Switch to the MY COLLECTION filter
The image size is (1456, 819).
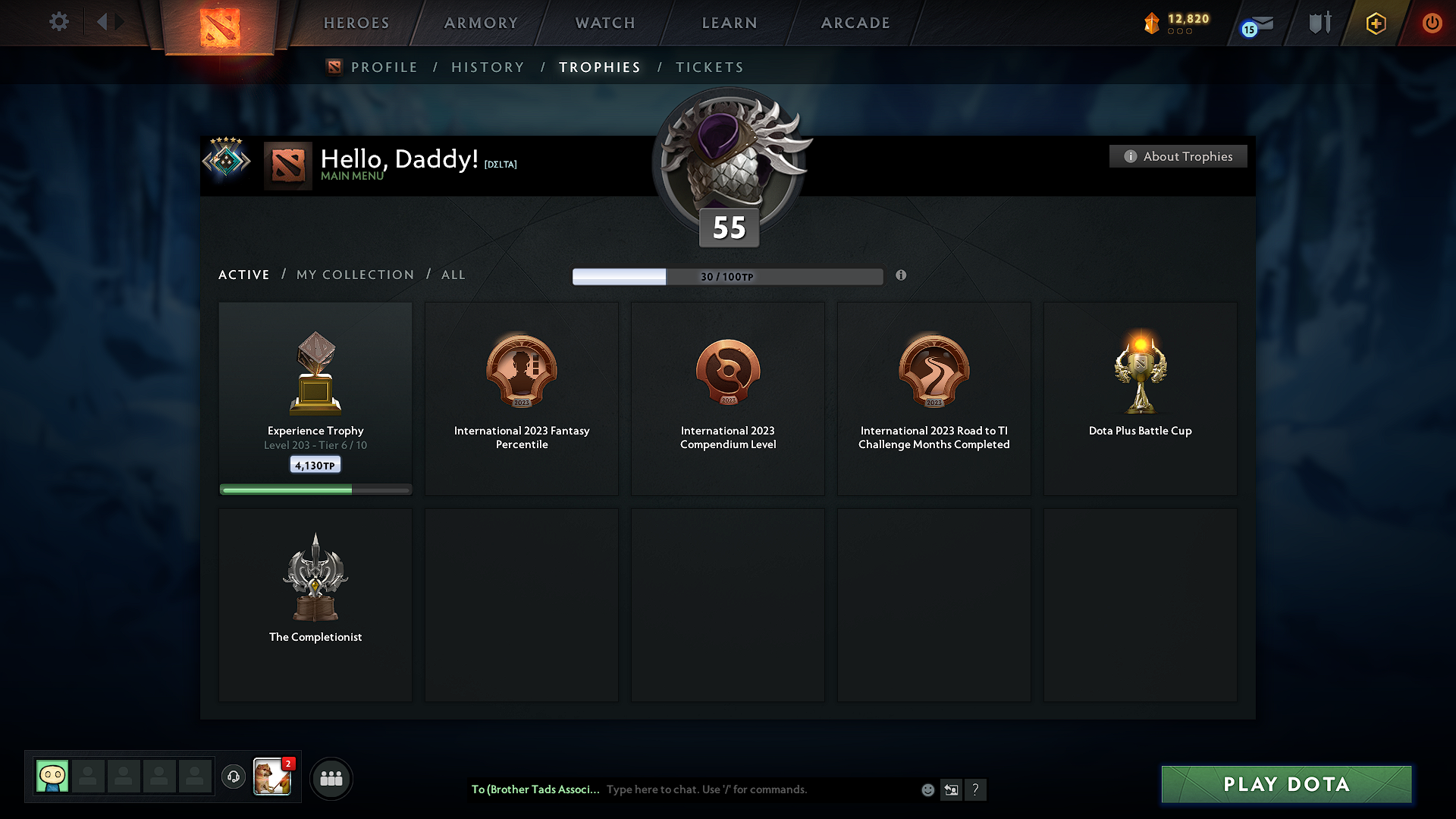pyautogui.click(x=354, y=275)
